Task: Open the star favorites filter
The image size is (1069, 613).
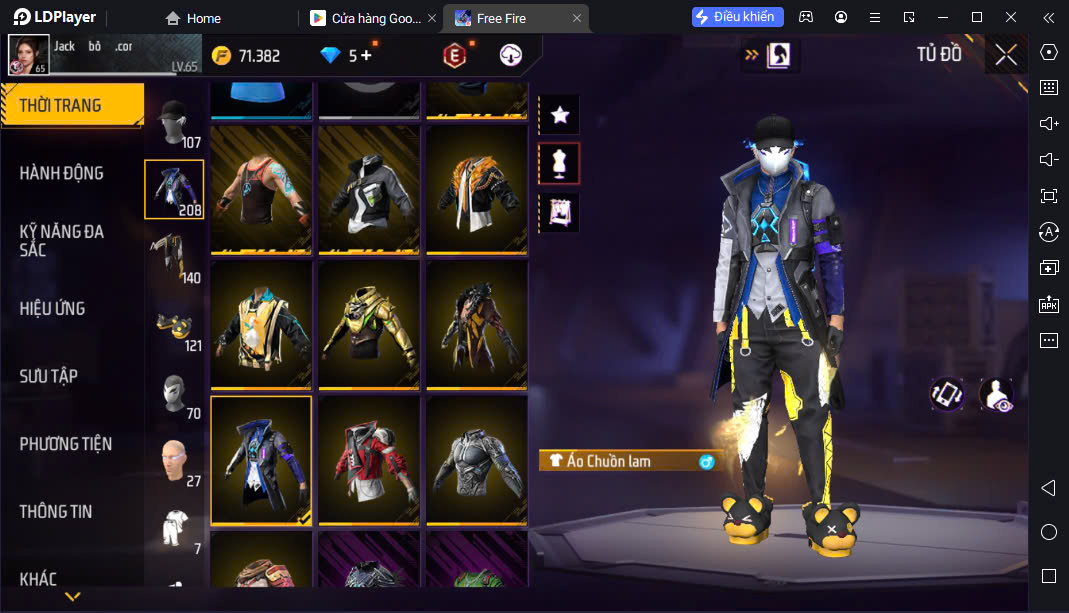Action: click(x=560, y=115)
